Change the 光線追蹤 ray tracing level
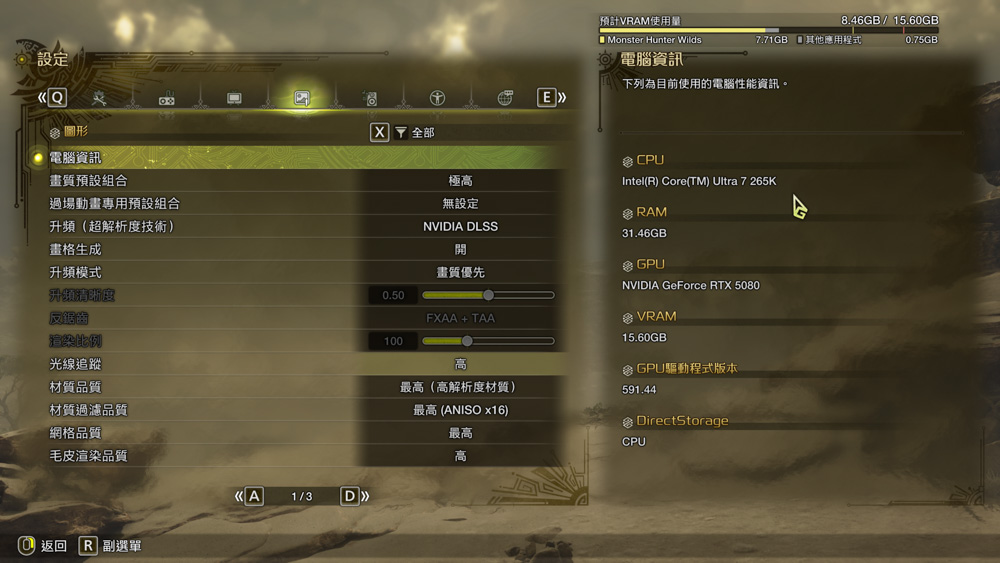 460,364
